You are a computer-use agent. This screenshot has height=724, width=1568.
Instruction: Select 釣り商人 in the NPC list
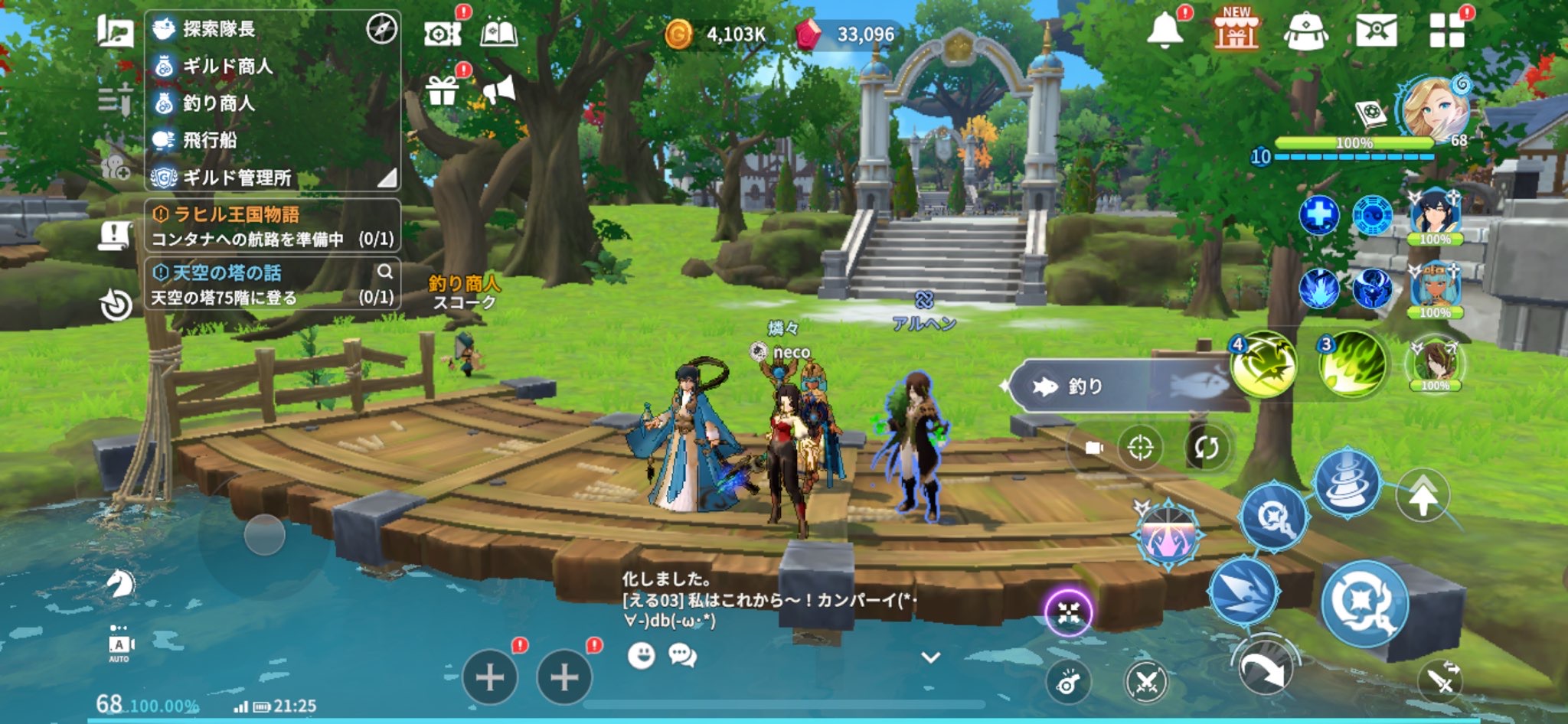click(x=218, y=103)
